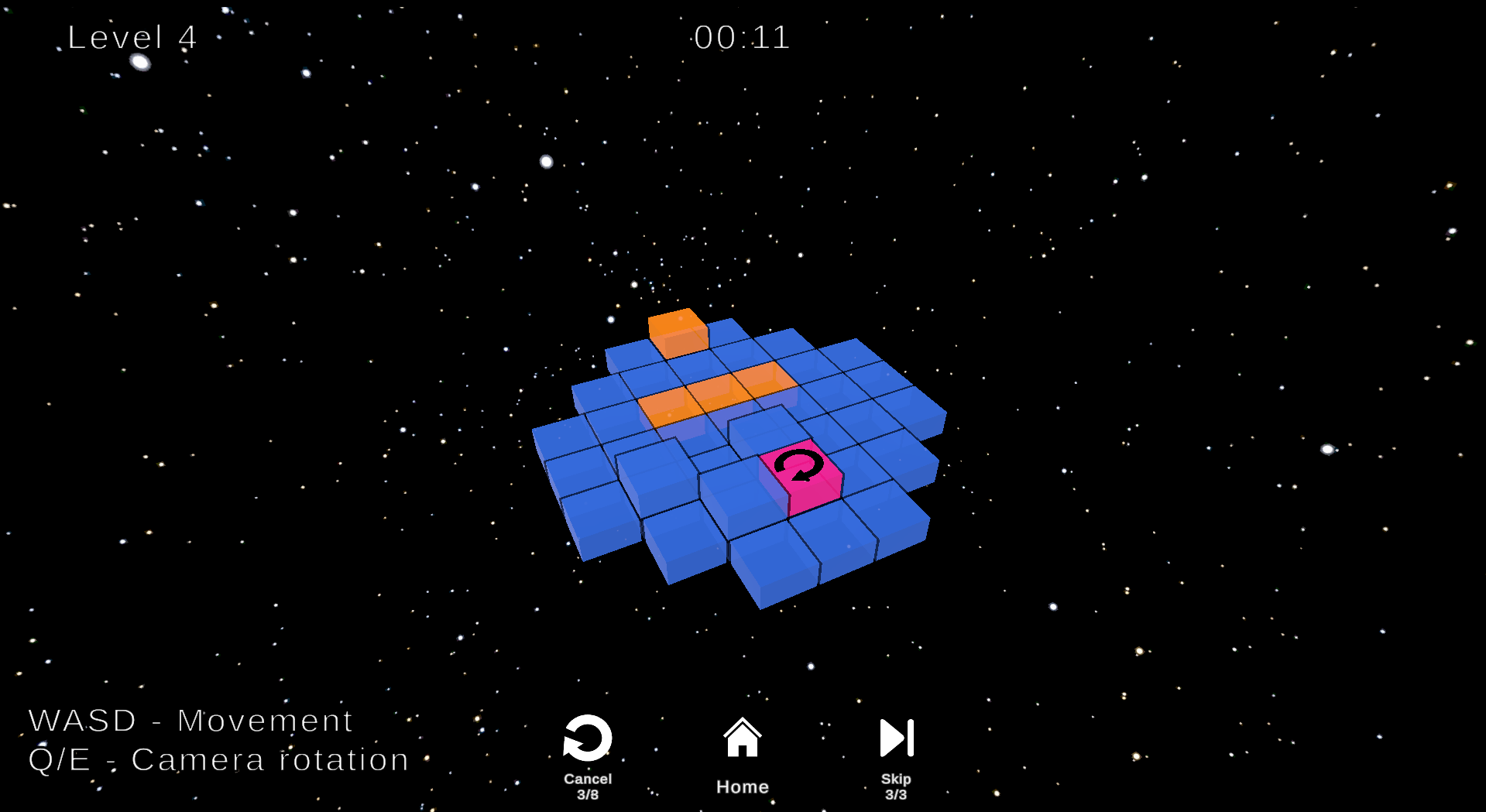Click the Skip 3/3 counter text
This screenshot has width=1486, height=812.
[895, 786]
